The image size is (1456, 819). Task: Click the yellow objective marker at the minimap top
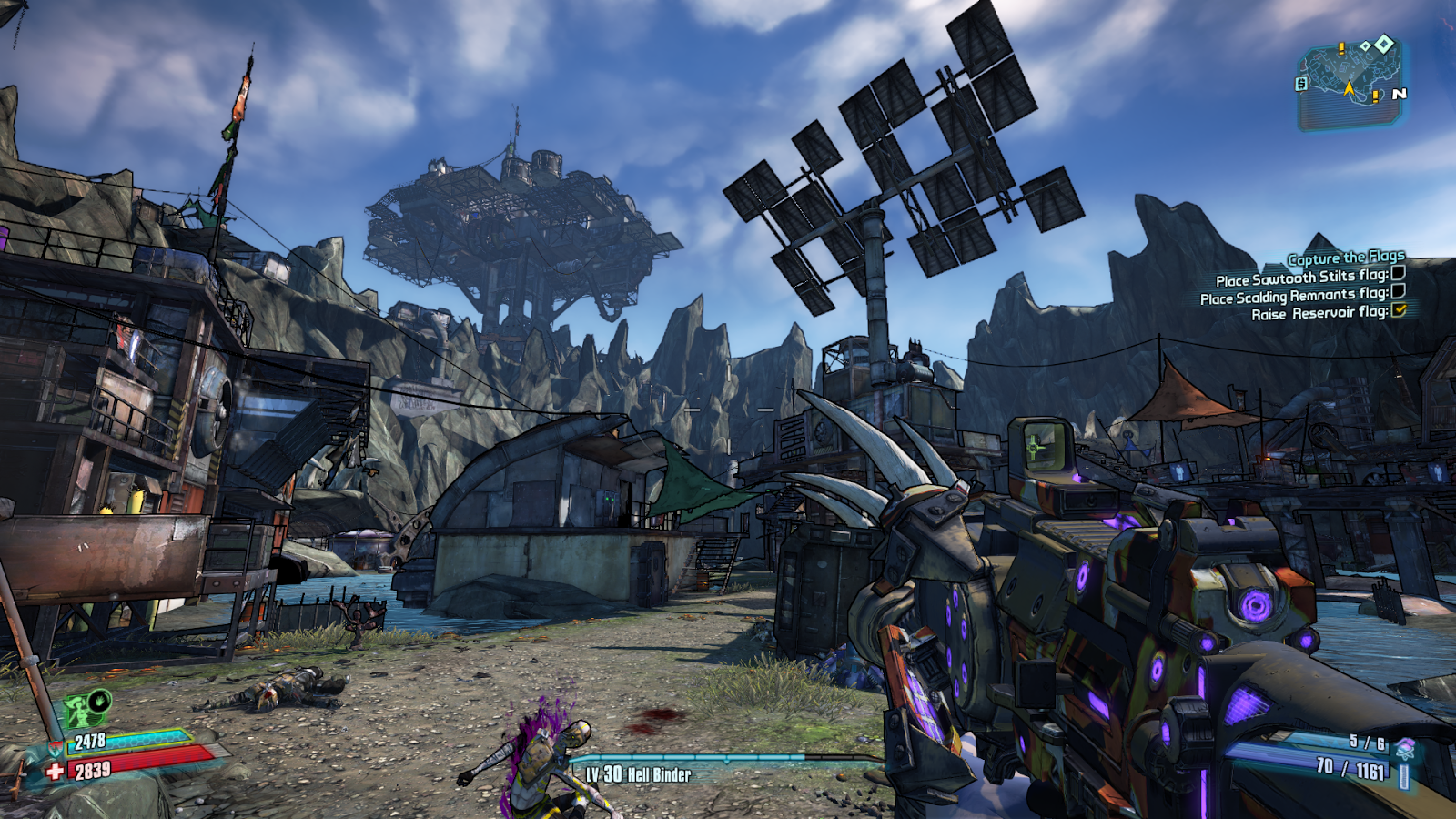(x=1341, y=49)
